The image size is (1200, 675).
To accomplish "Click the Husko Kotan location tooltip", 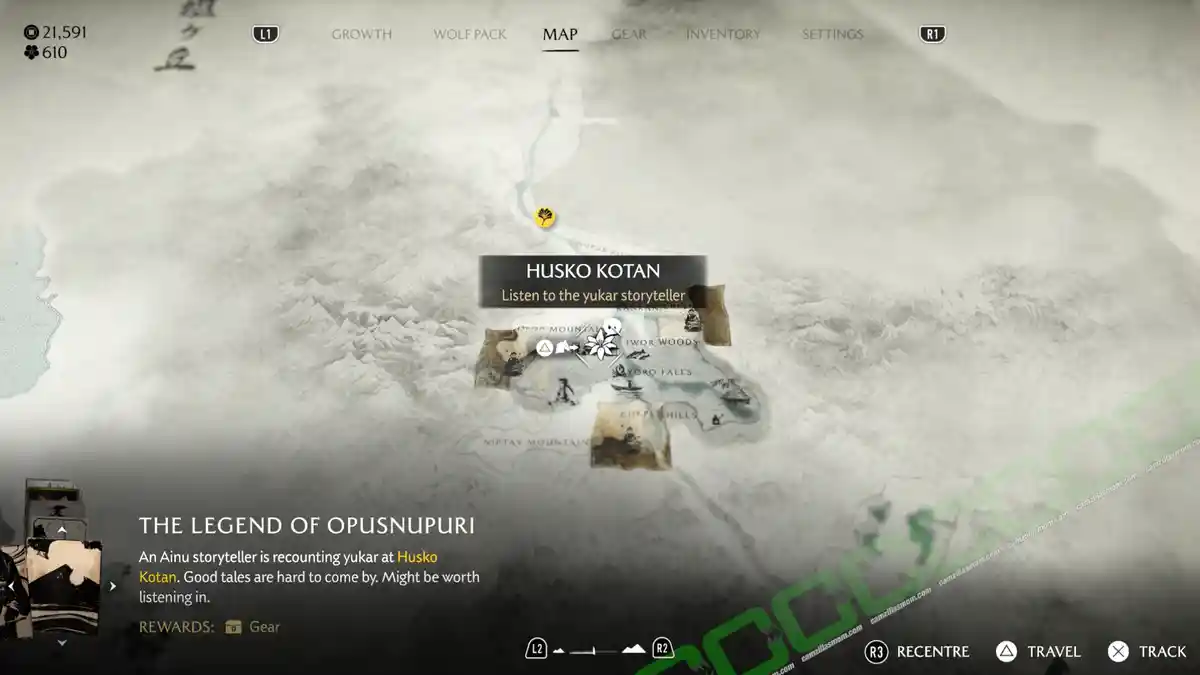I will pyautogui.click(x=593, y=281).
